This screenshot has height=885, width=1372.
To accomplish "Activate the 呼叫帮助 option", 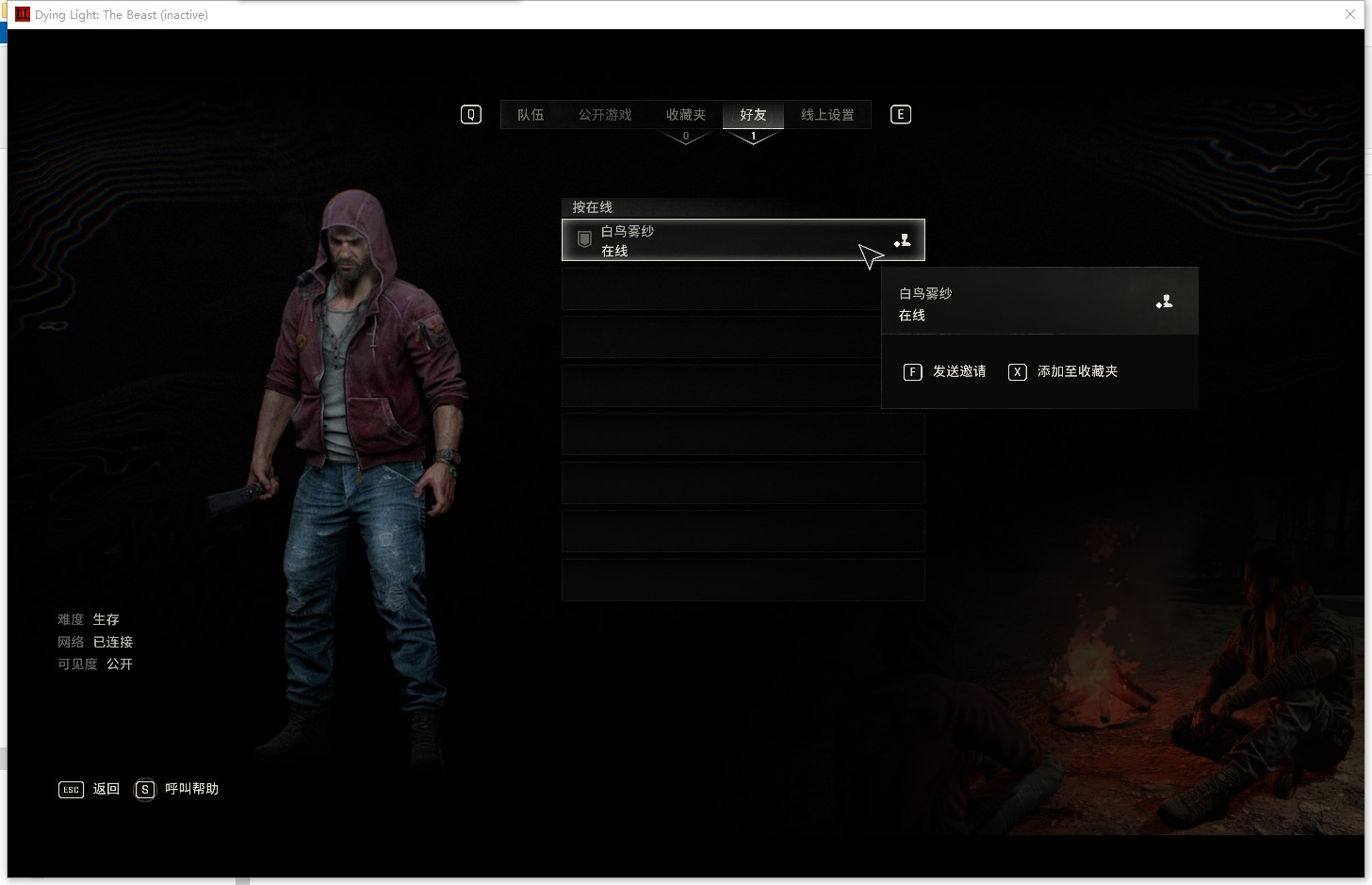I will tap(178, 789).
